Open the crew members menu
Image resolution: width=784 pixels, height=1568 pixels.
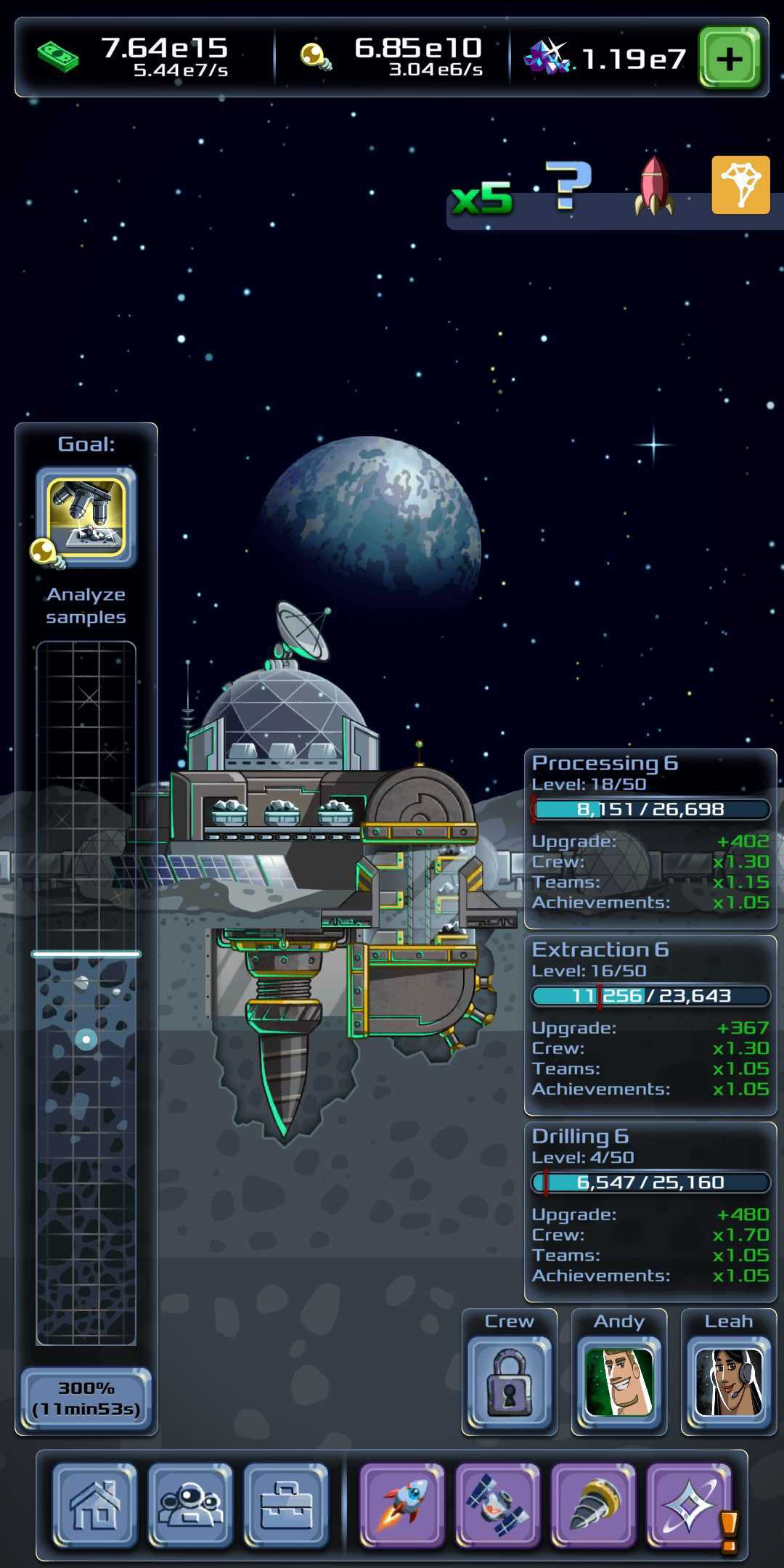click(190, 1505)
